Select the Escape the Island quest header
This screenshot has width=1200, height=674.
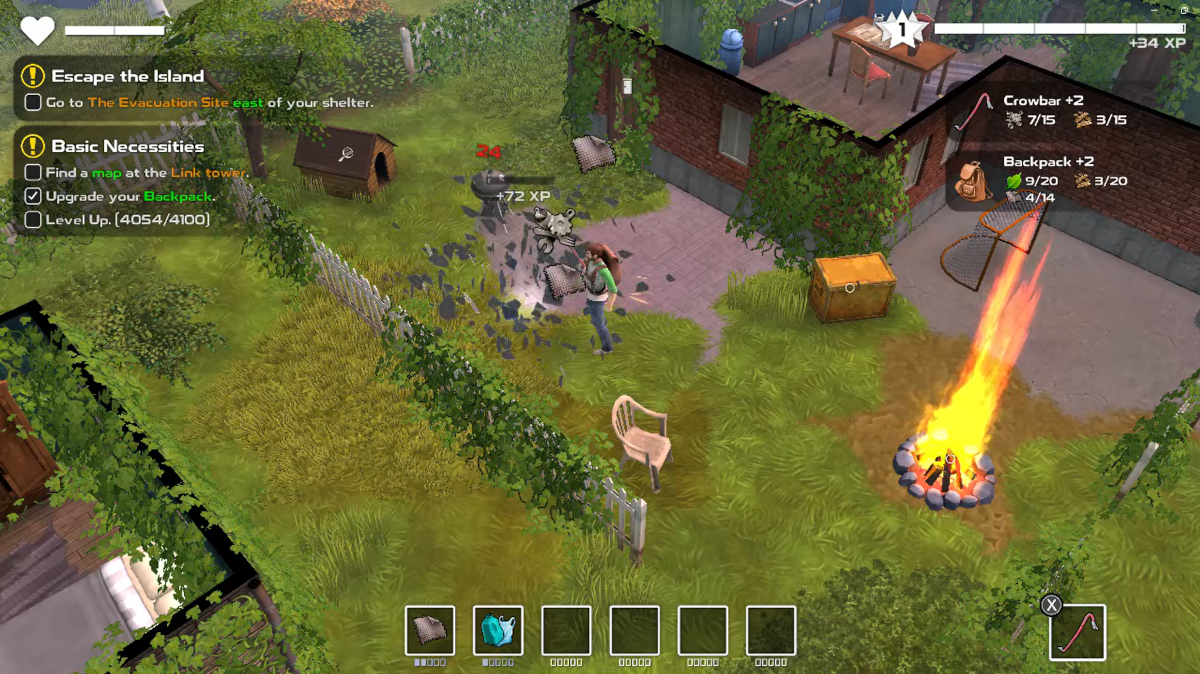[127, 76]
